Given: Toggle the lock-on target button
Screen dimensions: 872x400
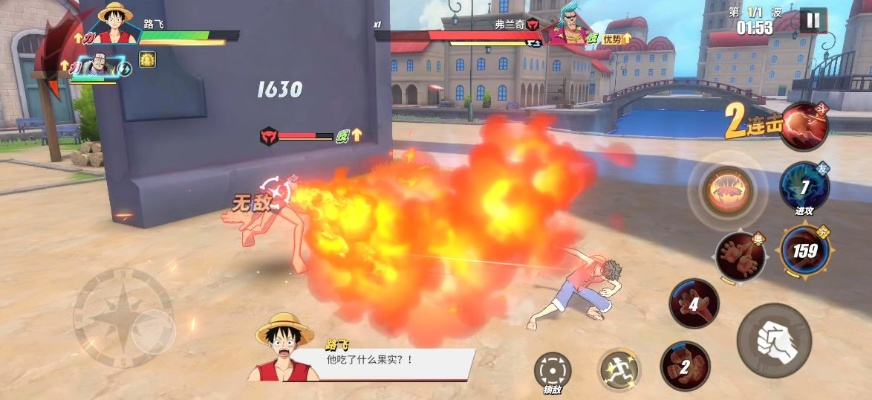Looking at the screenshot, I should point(552,370).
